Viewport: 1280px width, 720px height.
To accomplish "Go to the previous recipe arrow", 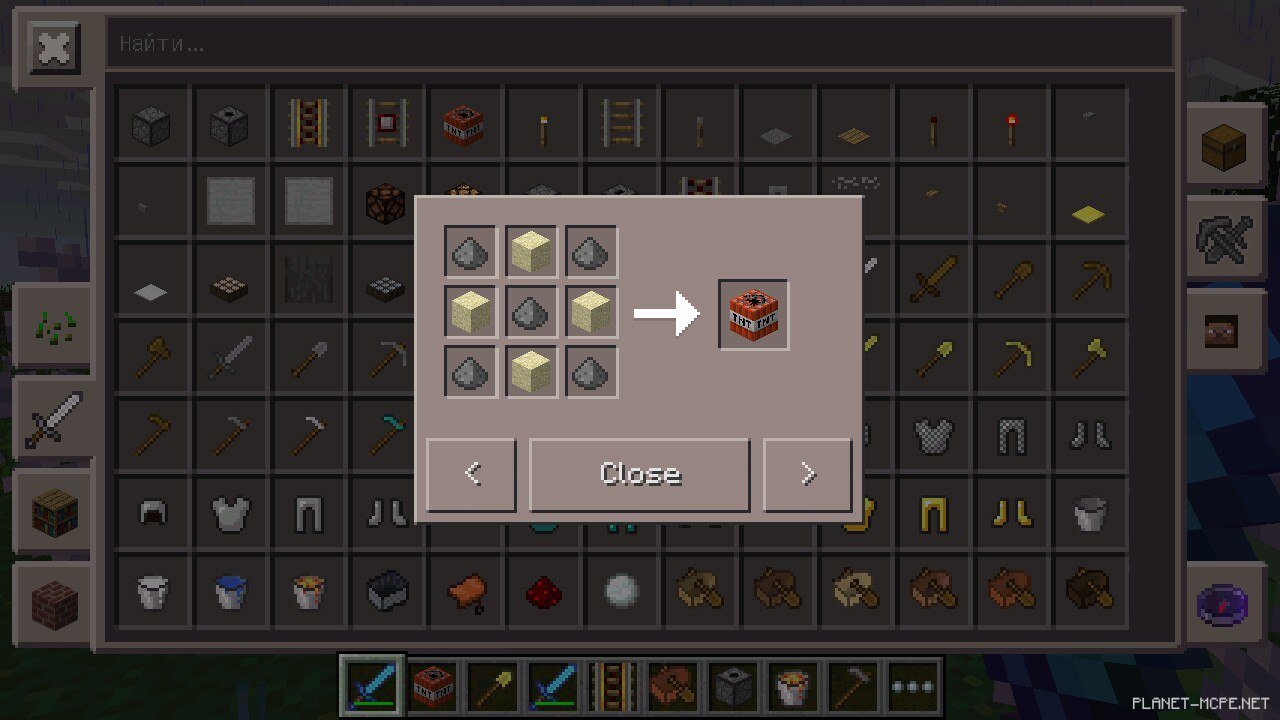I will tap(472, 474).
